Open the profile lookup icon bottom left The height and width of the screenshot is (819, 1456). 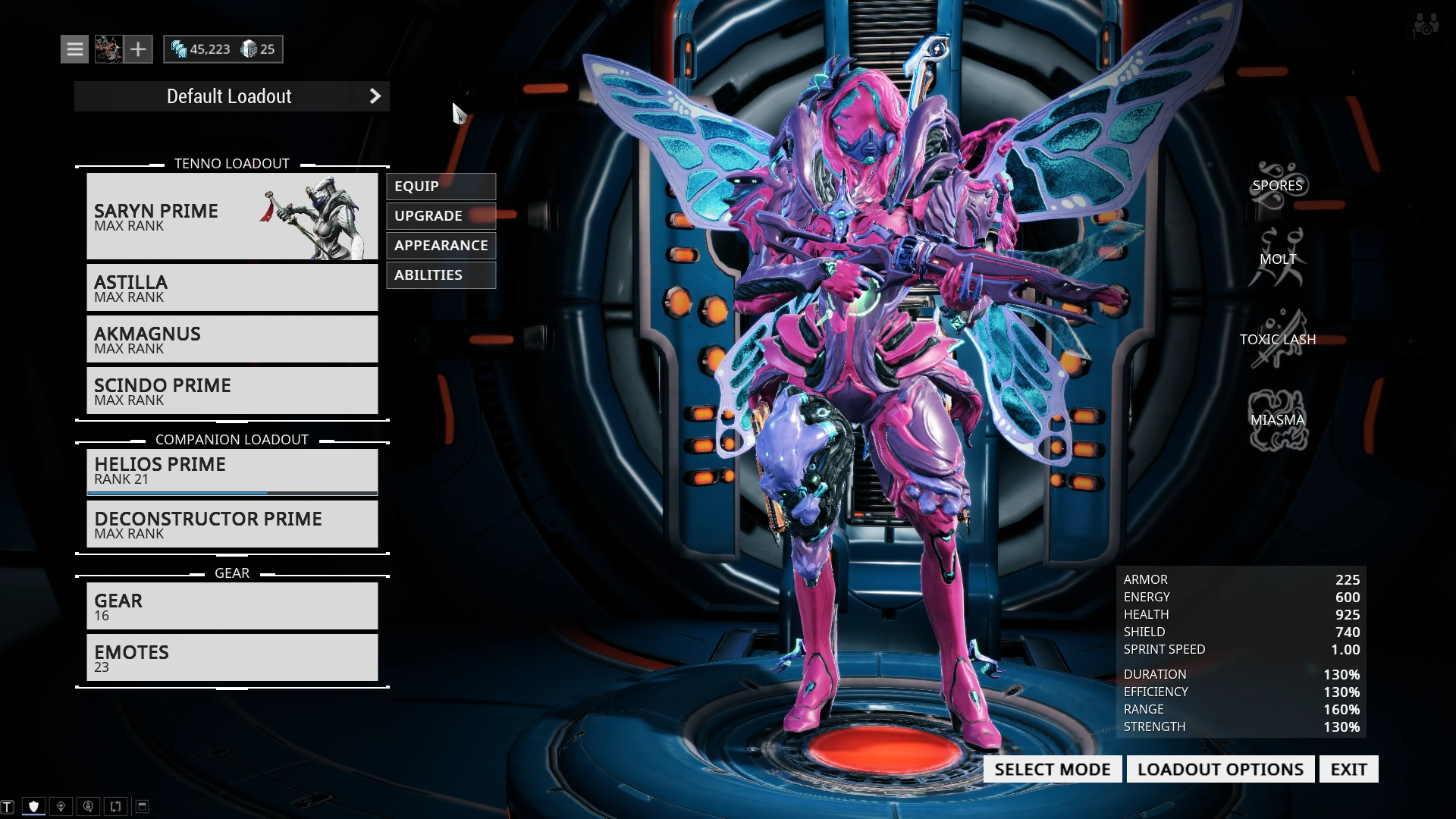89,805
